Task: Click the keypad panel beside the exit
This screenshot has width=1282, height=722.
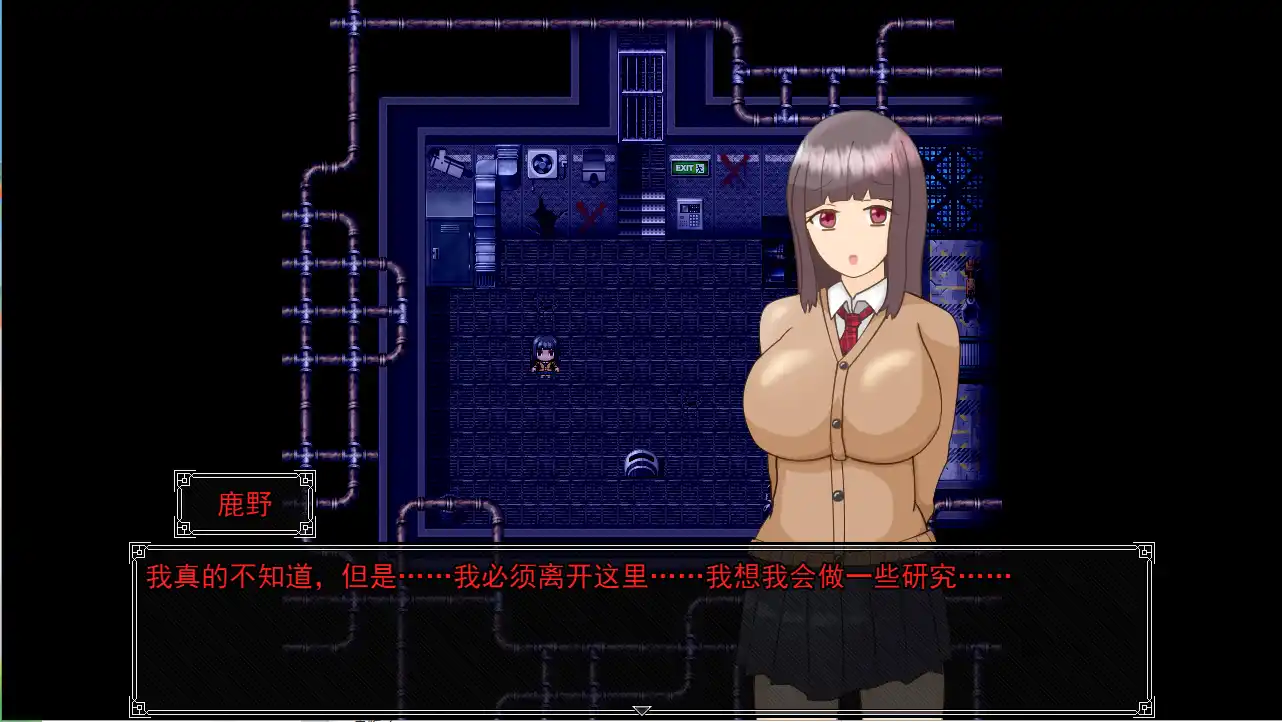Action: click(x=688, y=212)
